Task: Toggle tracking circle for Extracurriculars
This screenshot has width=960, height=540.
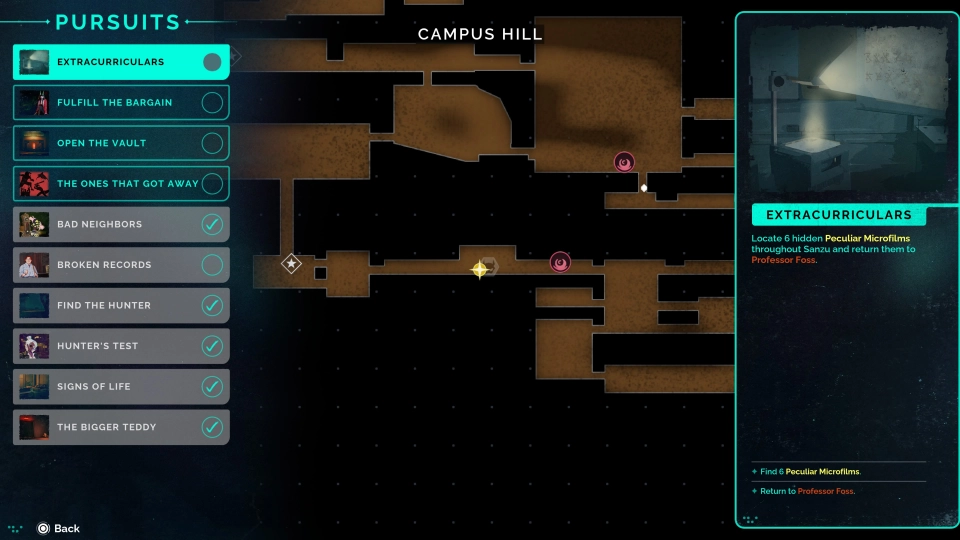Action: [212, 62]
